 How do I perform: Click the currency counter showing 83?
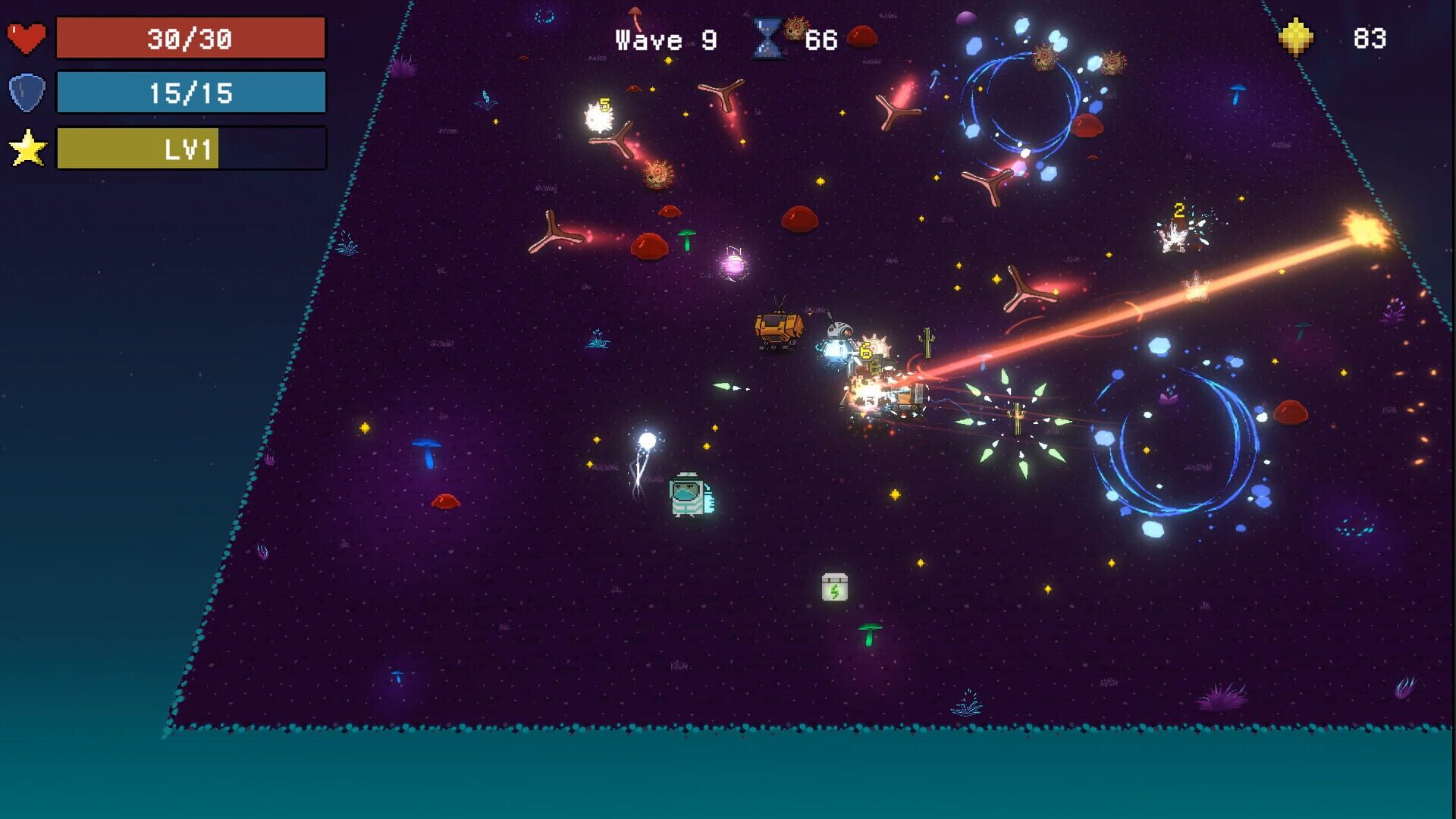pyautogui.click(x=1371, y=38)
